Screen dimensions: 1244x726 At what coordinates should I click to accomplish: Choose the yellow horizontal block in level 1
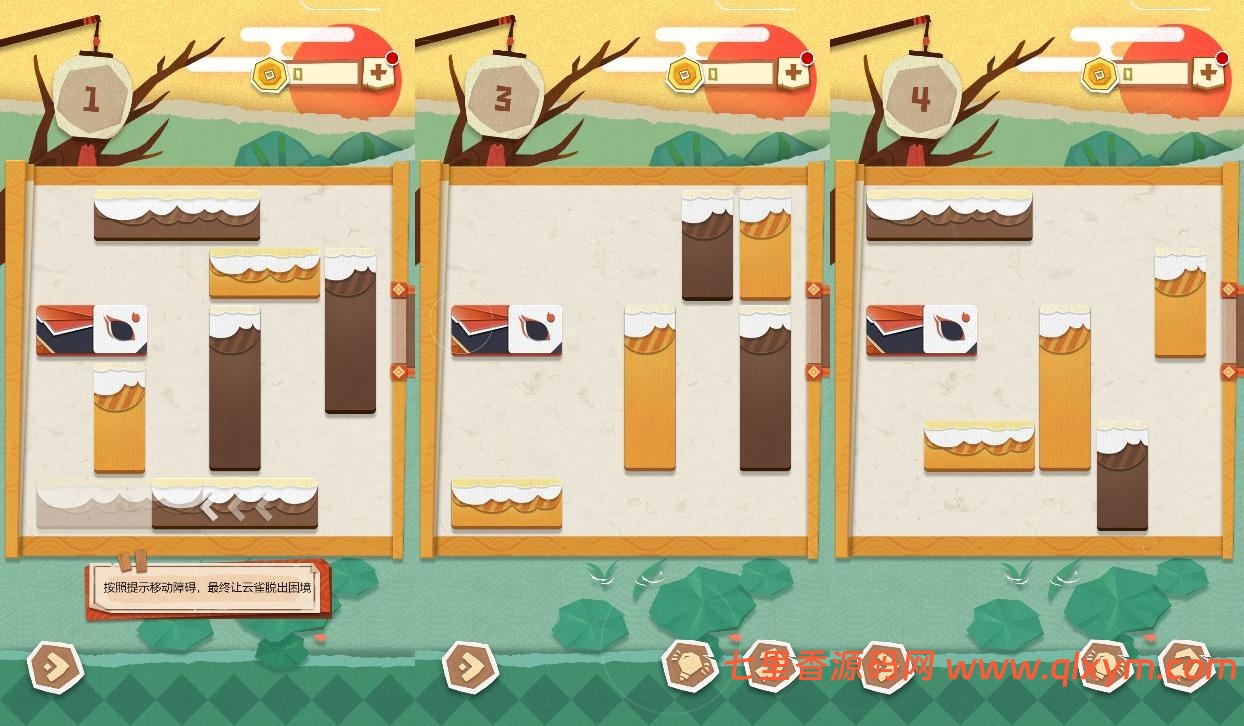coord(264,275)
